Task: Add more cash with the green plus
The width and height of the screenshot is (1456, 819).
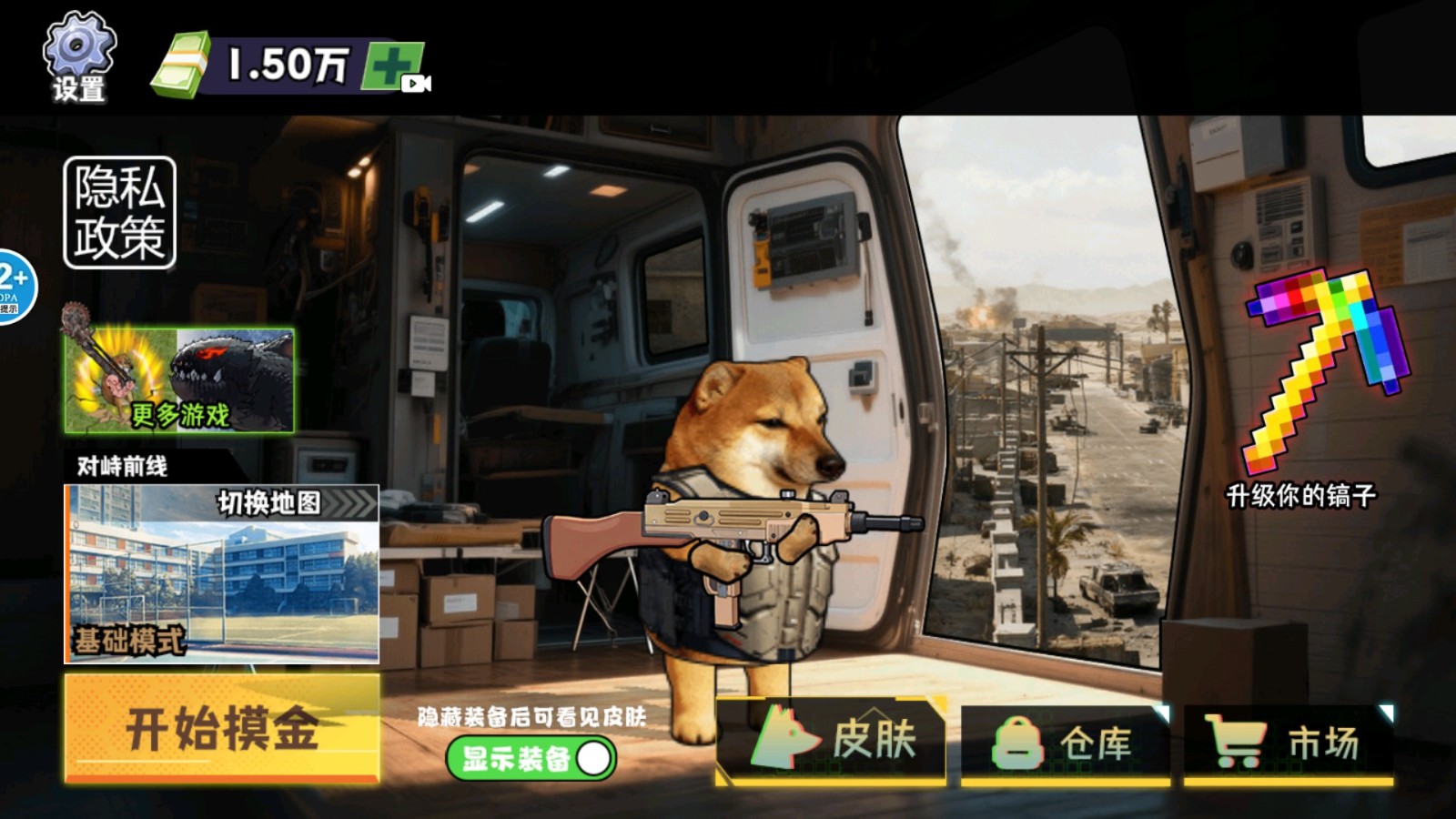Action: tap(393, 66)
